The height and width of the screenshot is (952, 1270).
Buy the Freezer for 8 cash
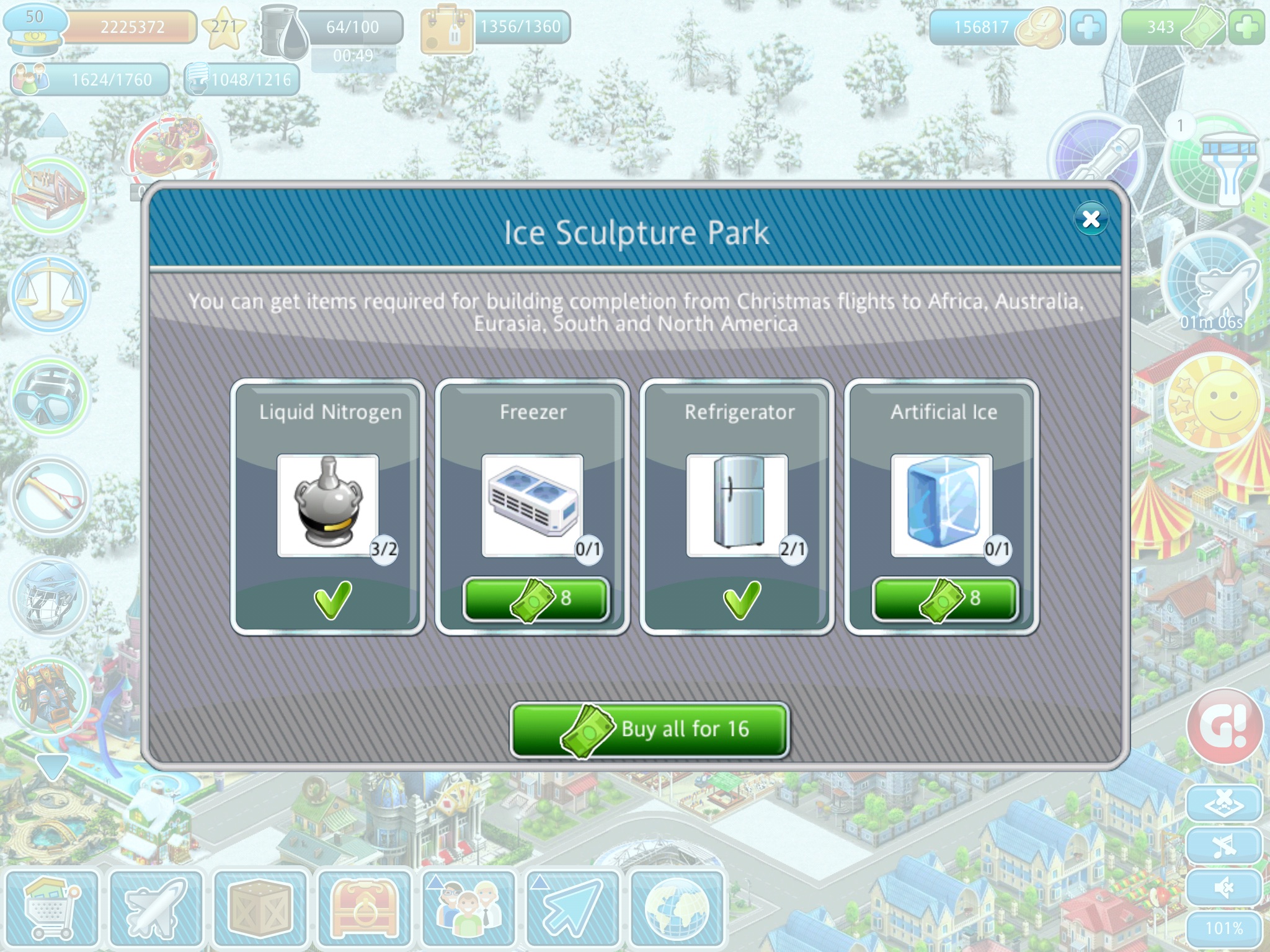pos(535,599)
